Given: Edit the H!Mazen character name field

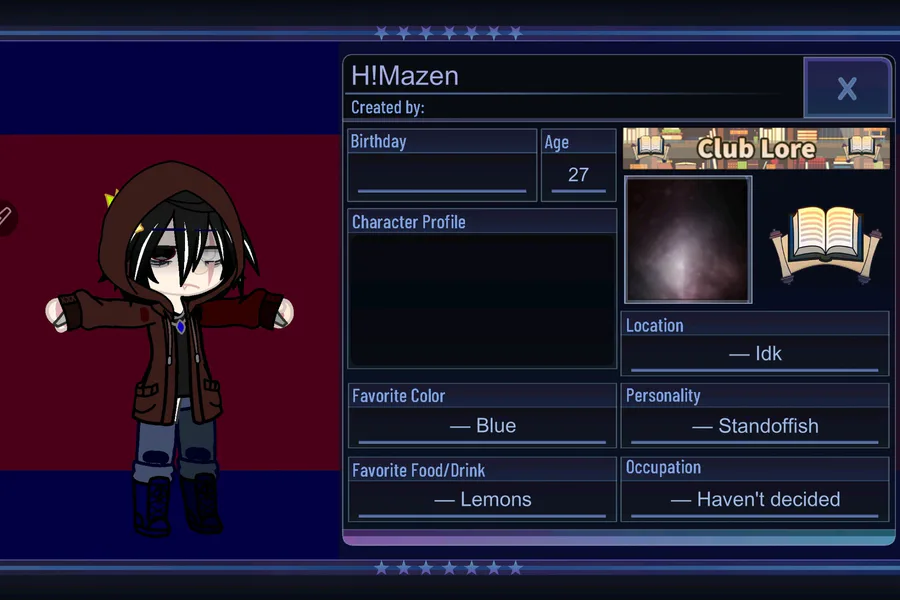Looking at the screenshot, I should coord(570,75).
